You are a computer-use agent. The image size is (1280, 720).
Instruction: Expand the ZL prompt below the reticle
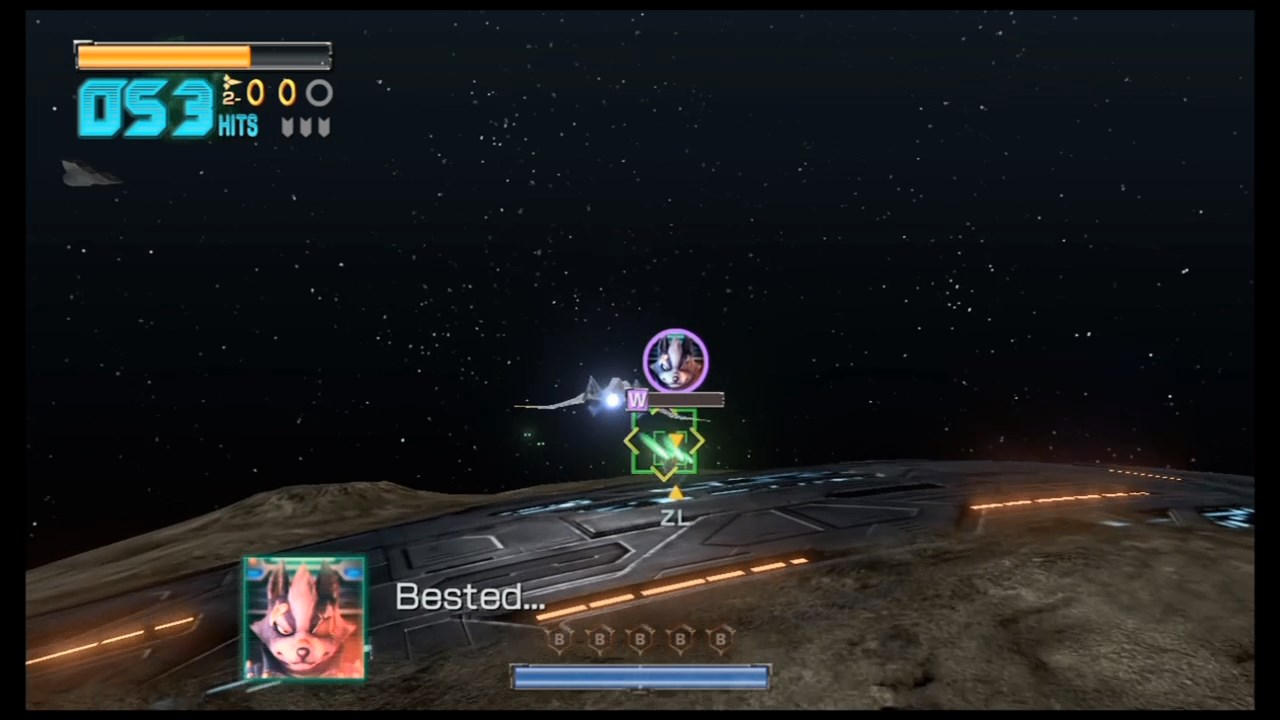tap(673, 518)
